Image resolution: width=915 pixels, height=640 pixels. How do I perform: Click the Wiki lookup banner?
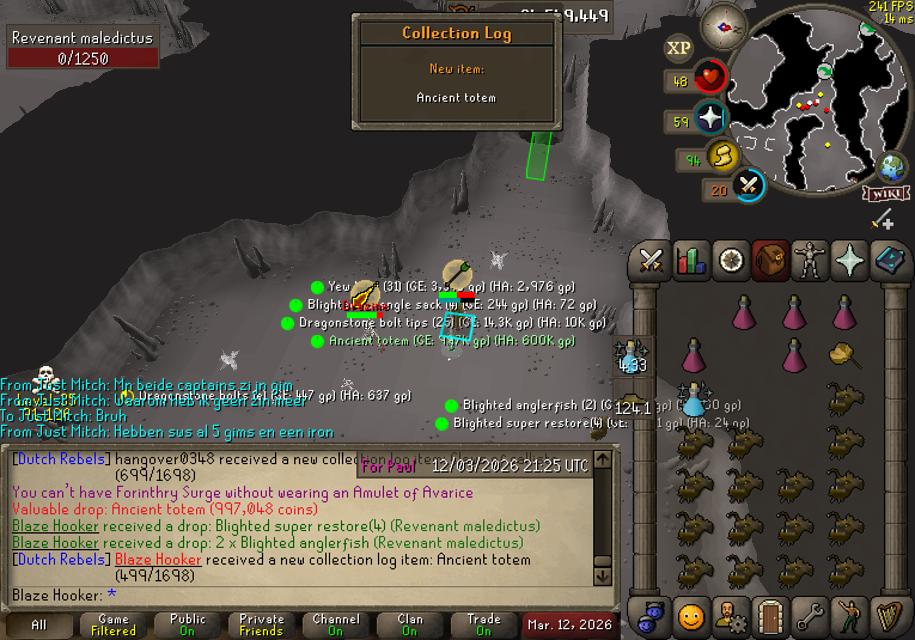click(x=884, y=193)
